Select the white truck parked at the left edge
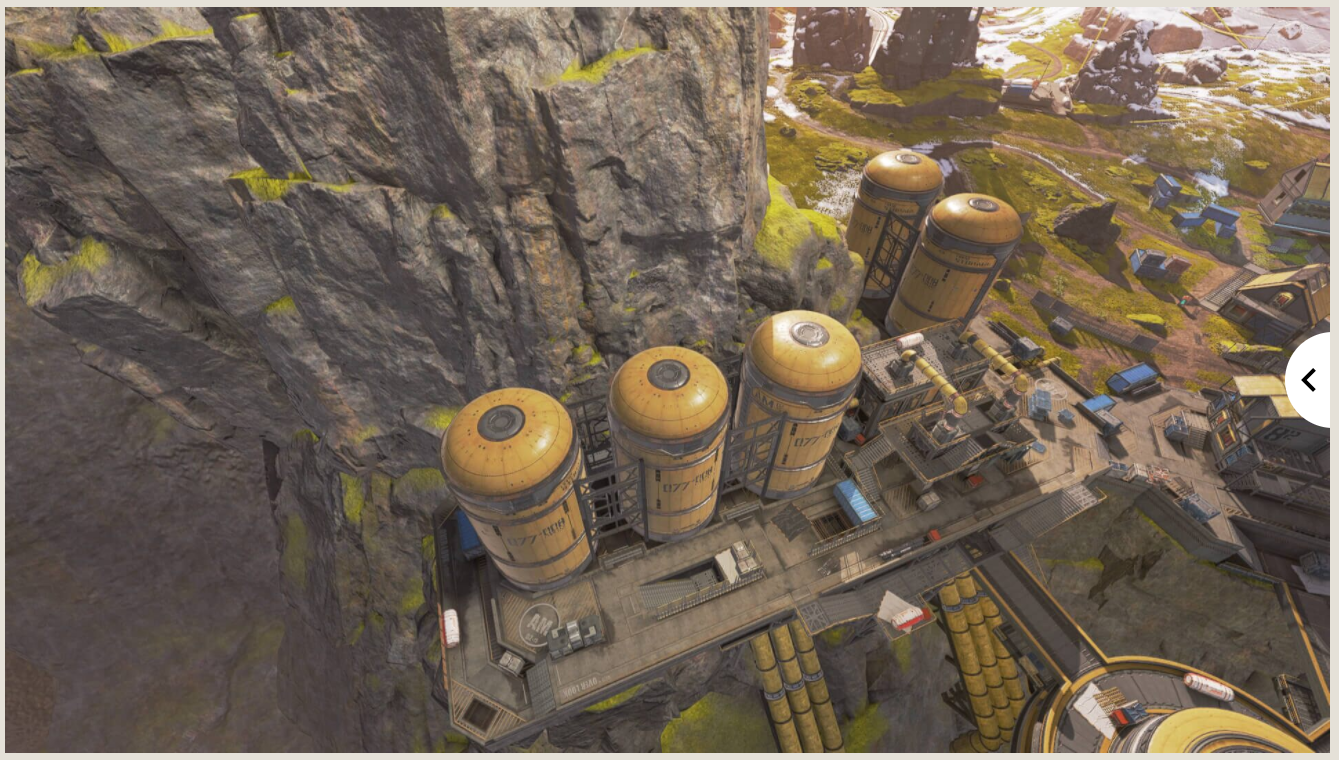Image resolution: width=1339 pixels, height=760 pixels. 451,626
